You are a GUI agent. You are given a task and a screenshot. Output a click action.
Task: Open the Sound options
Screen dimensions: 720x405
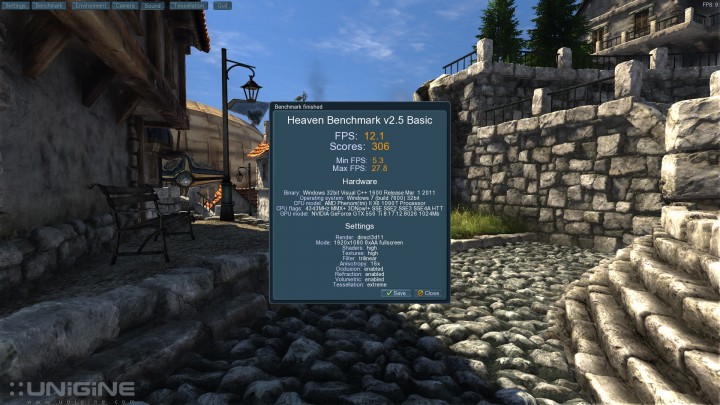[153, 5]
